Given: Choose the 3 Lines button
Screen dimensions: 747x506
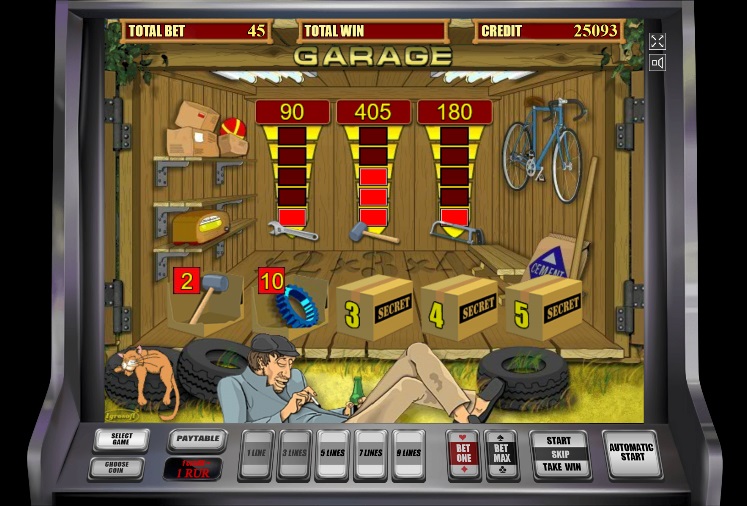Looking at the screenshot, I should tap(294, 452).
